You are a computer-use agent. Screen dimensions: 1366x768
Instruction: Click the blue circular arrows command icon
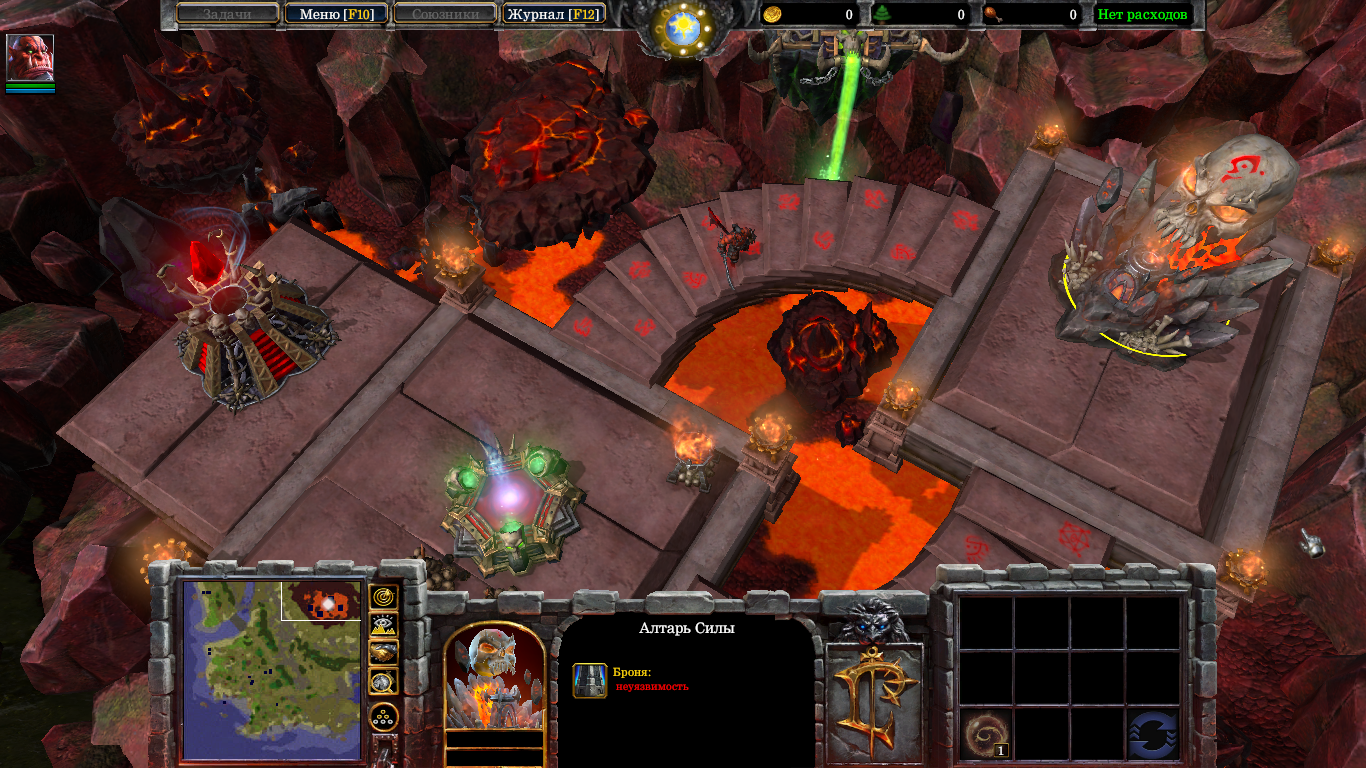click(1153, 735)
